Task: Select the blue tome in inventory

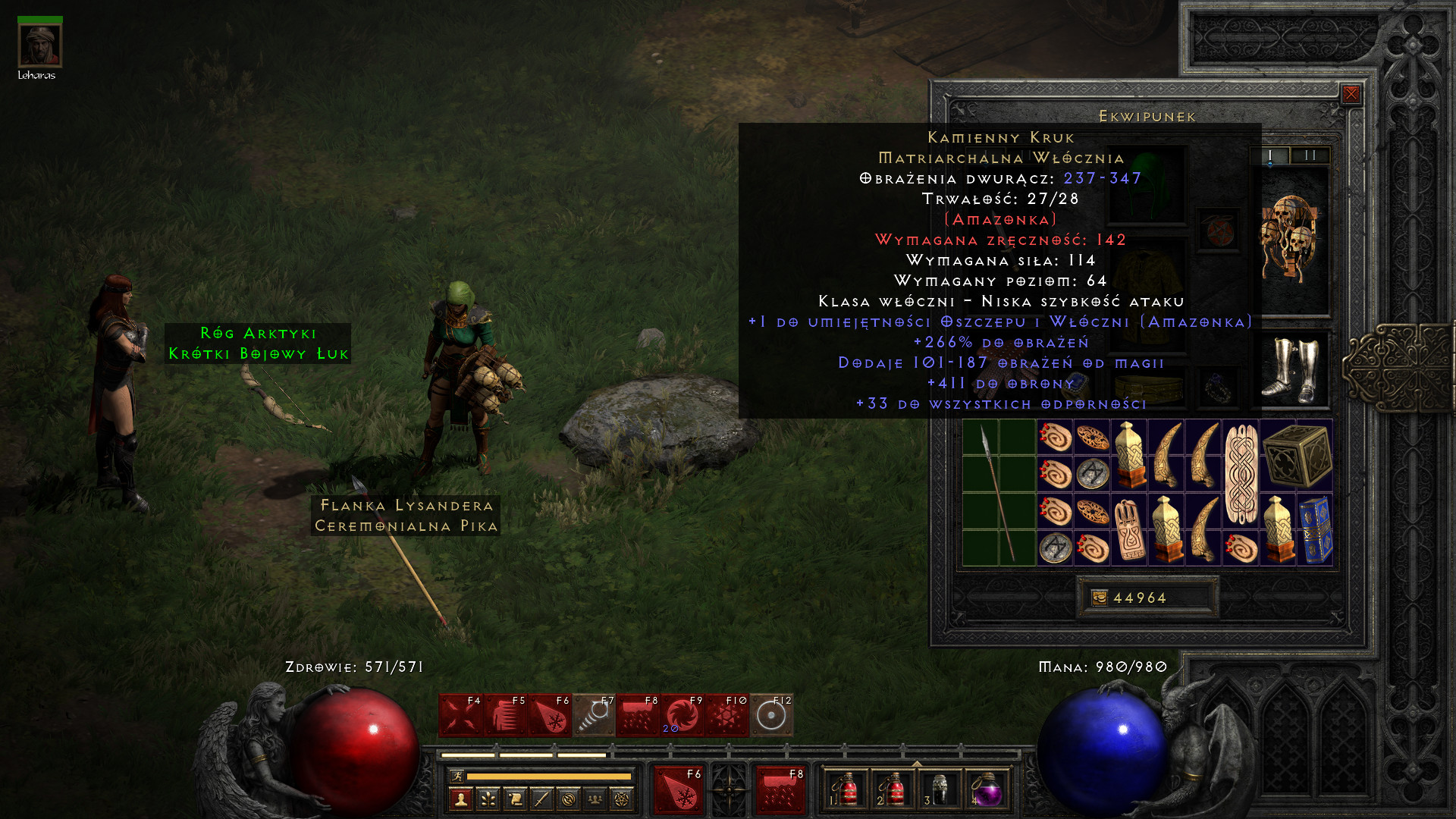Action: 1316,530
